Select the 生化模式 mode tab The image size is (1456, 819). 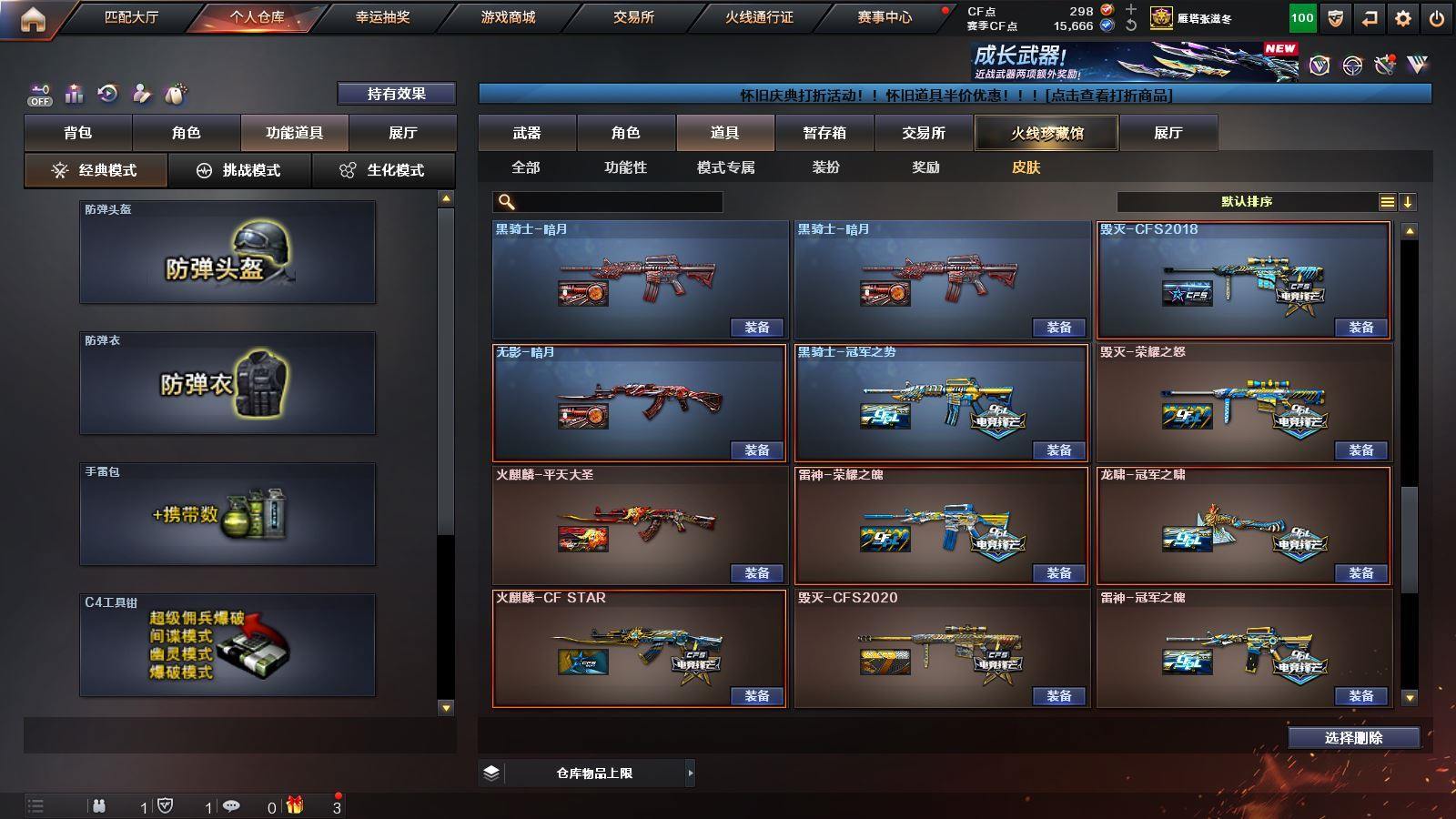pyautogui.click(x=384, y=170)
